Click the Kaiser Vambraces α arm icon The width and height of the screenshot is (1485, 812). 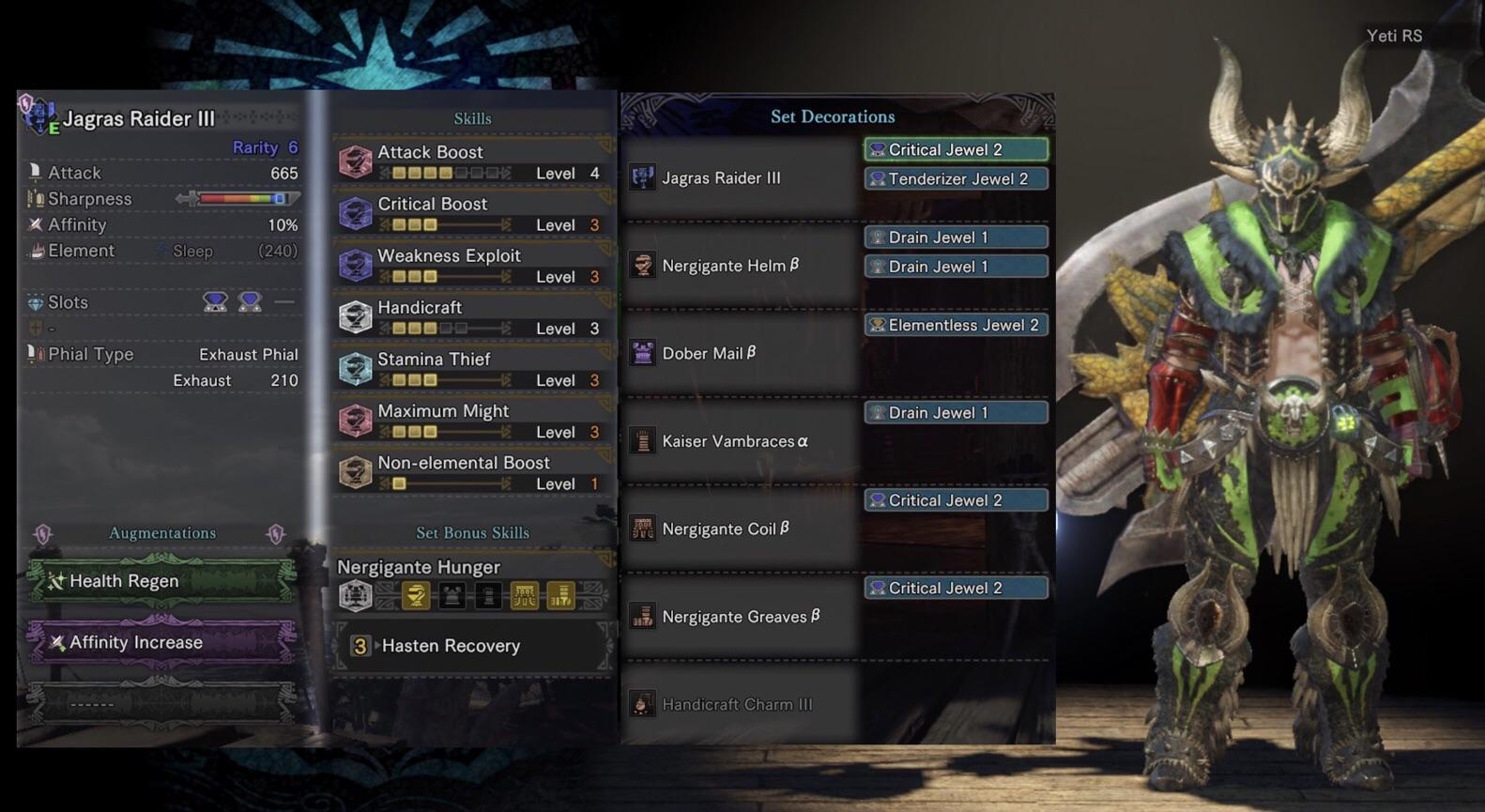click(x=642, y=440)
